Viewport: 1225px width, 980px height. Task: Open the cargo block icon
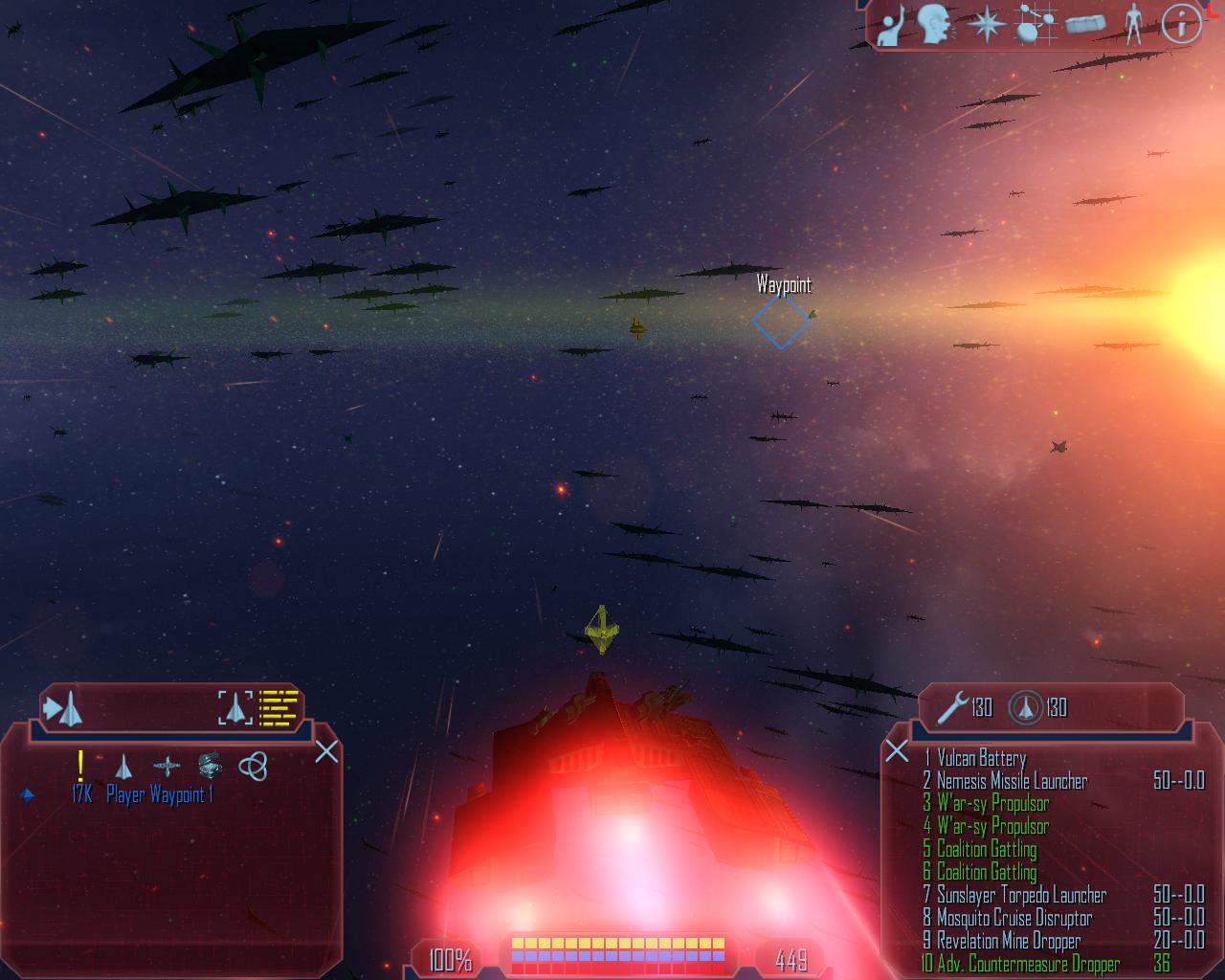click(1082, 25)
